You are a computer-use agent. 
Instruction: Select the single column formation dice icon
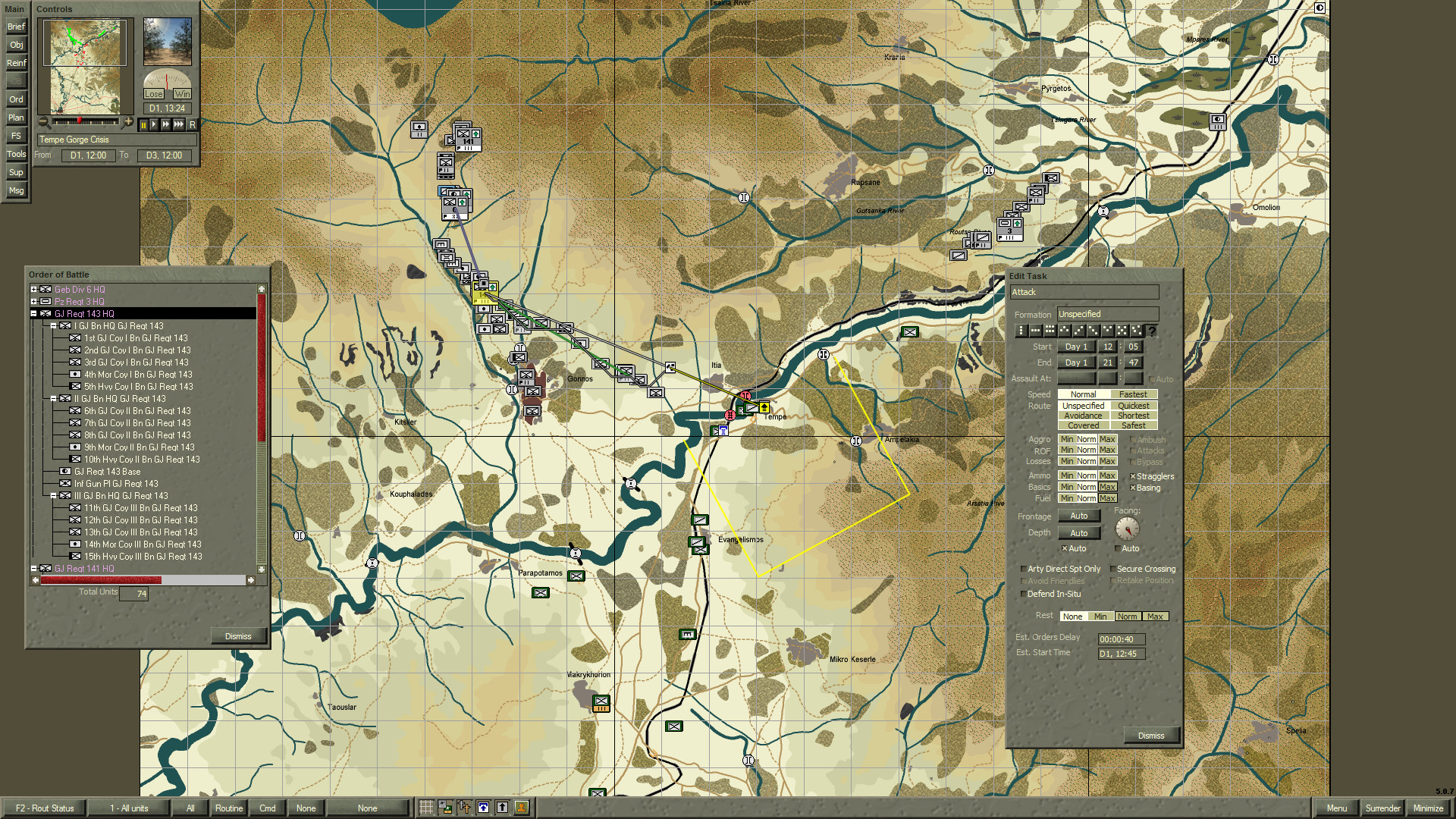tap(1019, 330)
